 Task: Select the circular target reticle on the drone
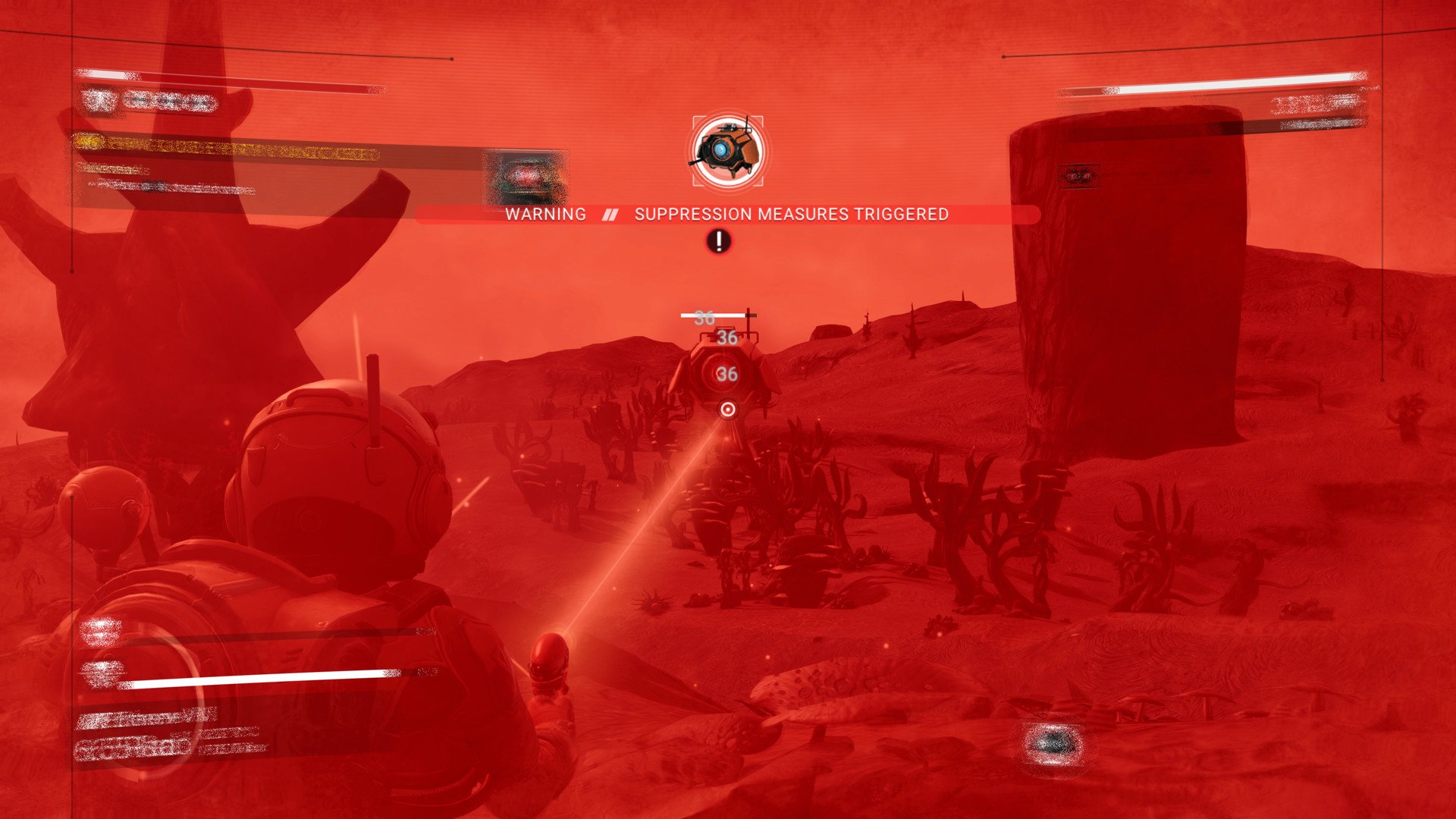pos(728,409)
